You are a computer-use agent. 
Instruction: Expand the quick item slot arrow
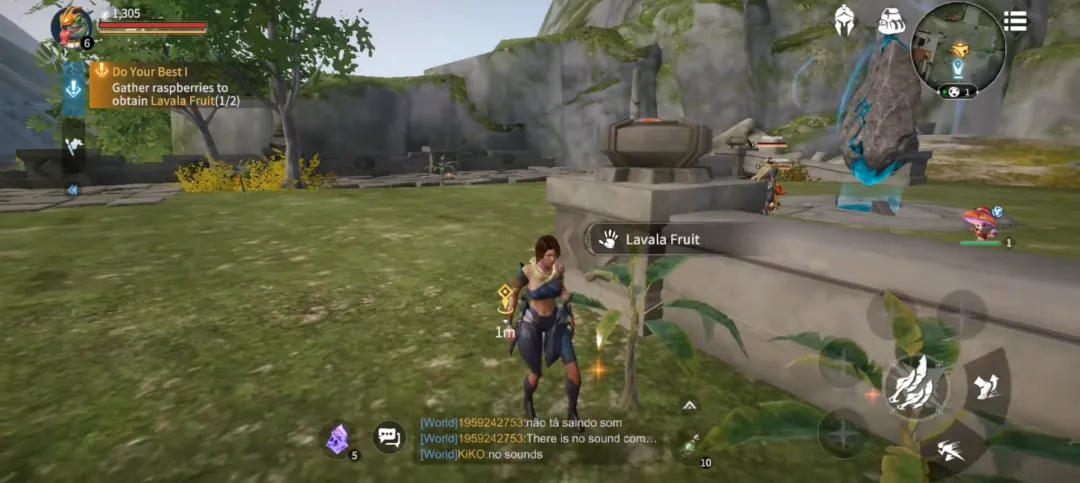click(689, 405)
